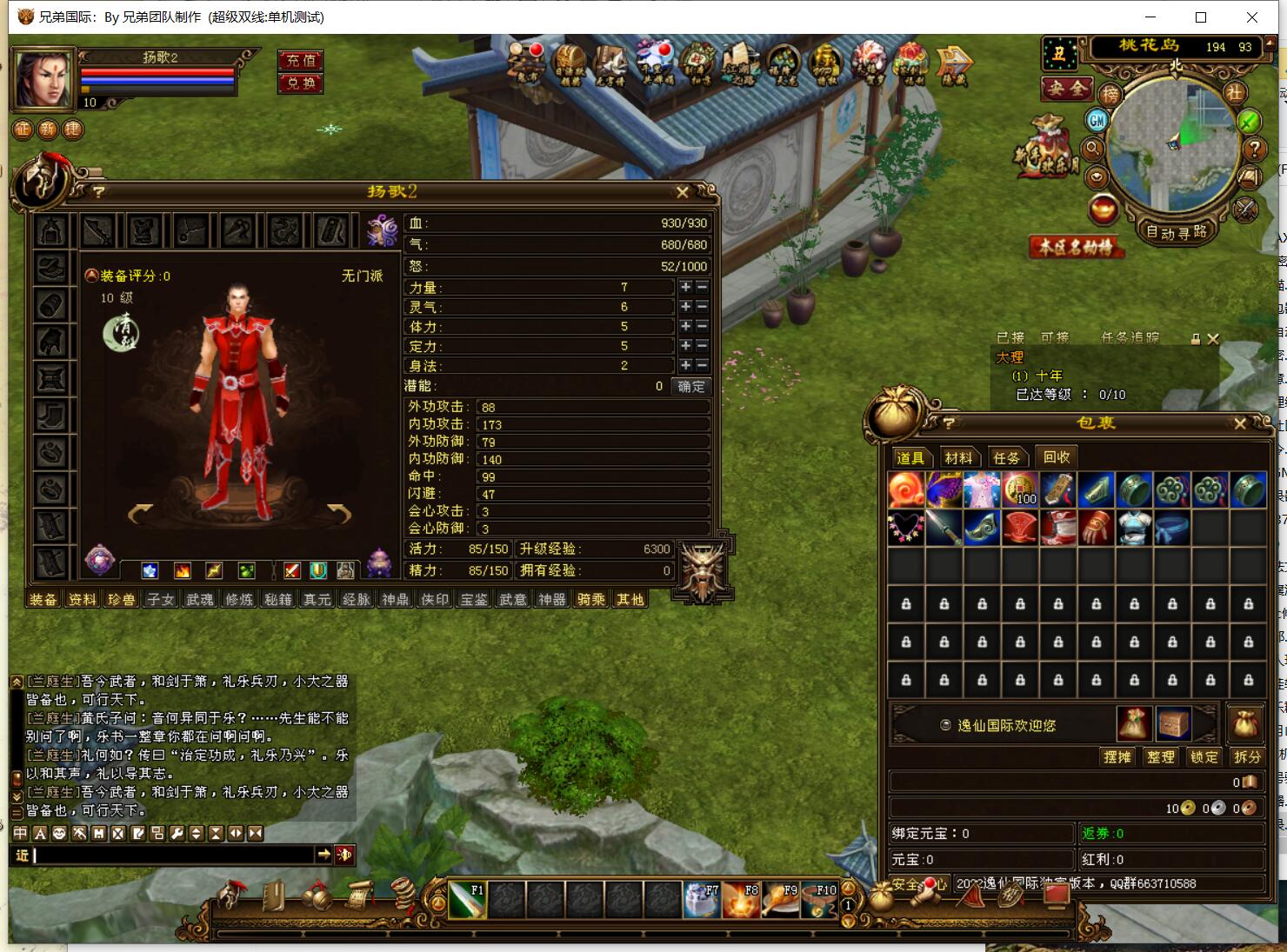Select the 骑乘 mount tab
1287x952 pixels.
[591, 599]
